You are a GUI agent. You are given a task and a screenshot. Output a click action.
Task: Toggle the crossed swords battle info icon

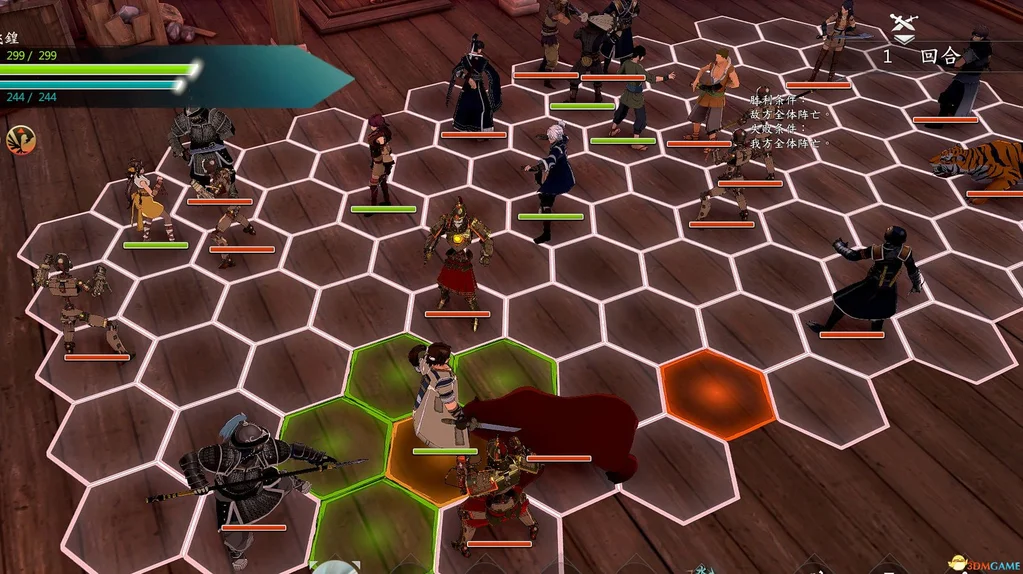click(x=903, y=28)
